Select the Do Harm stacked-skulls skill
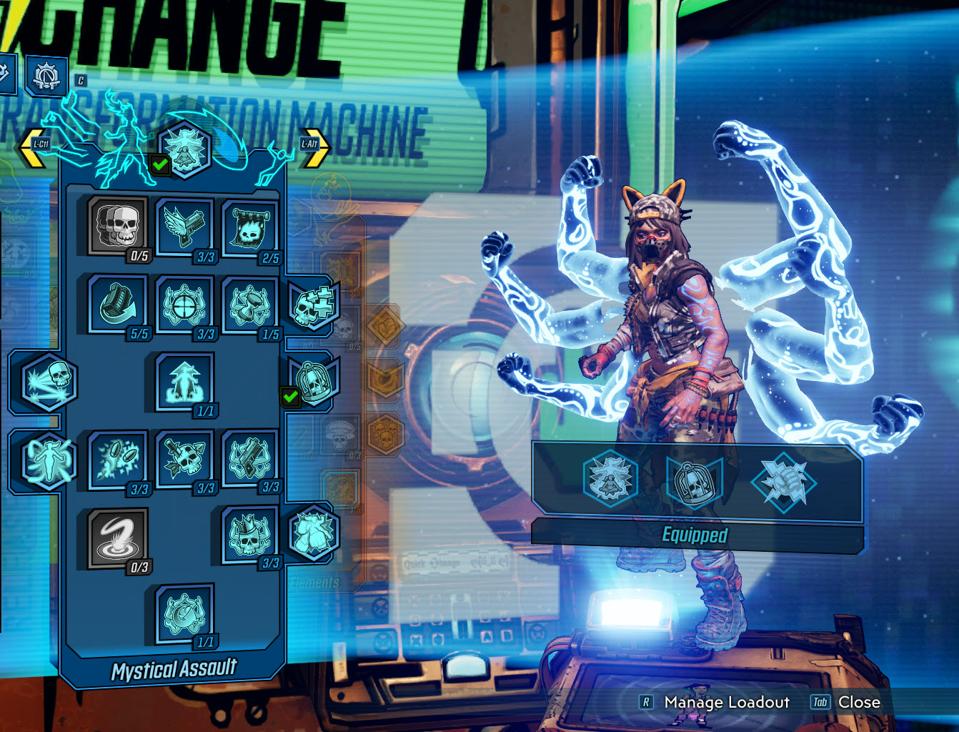Viewport: 959px width, 732px height. (x=118, y=226)
